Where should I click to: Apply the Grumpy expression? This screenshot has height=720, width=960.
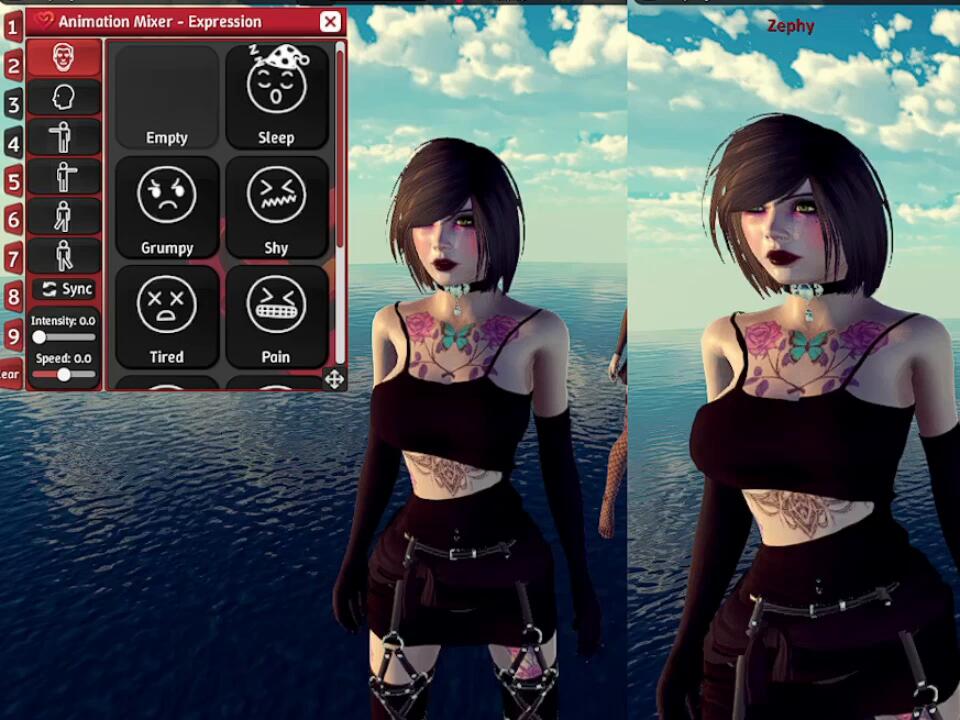pyautogui.click(x=167, y=207)
